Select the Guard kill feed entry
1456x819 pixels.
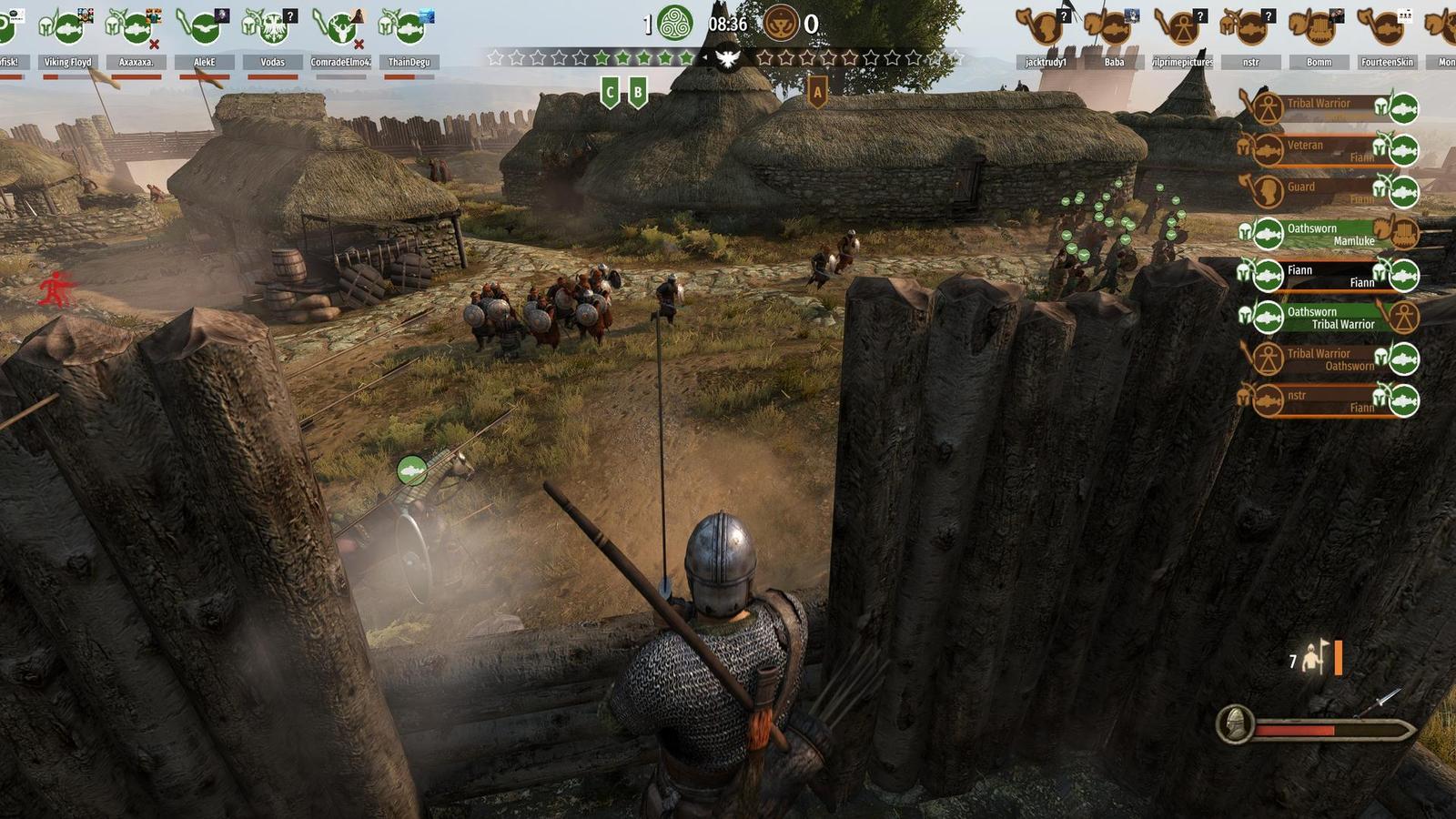click(x=1329, y=192)
